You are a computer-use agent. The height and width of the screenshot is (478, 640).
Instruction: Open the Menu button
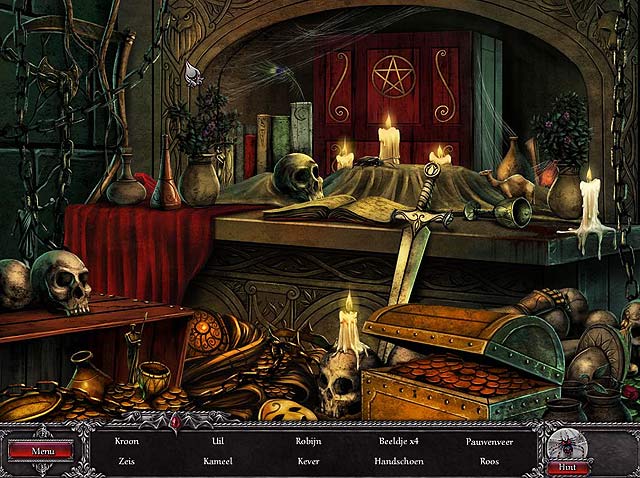[x=41, y=451]
